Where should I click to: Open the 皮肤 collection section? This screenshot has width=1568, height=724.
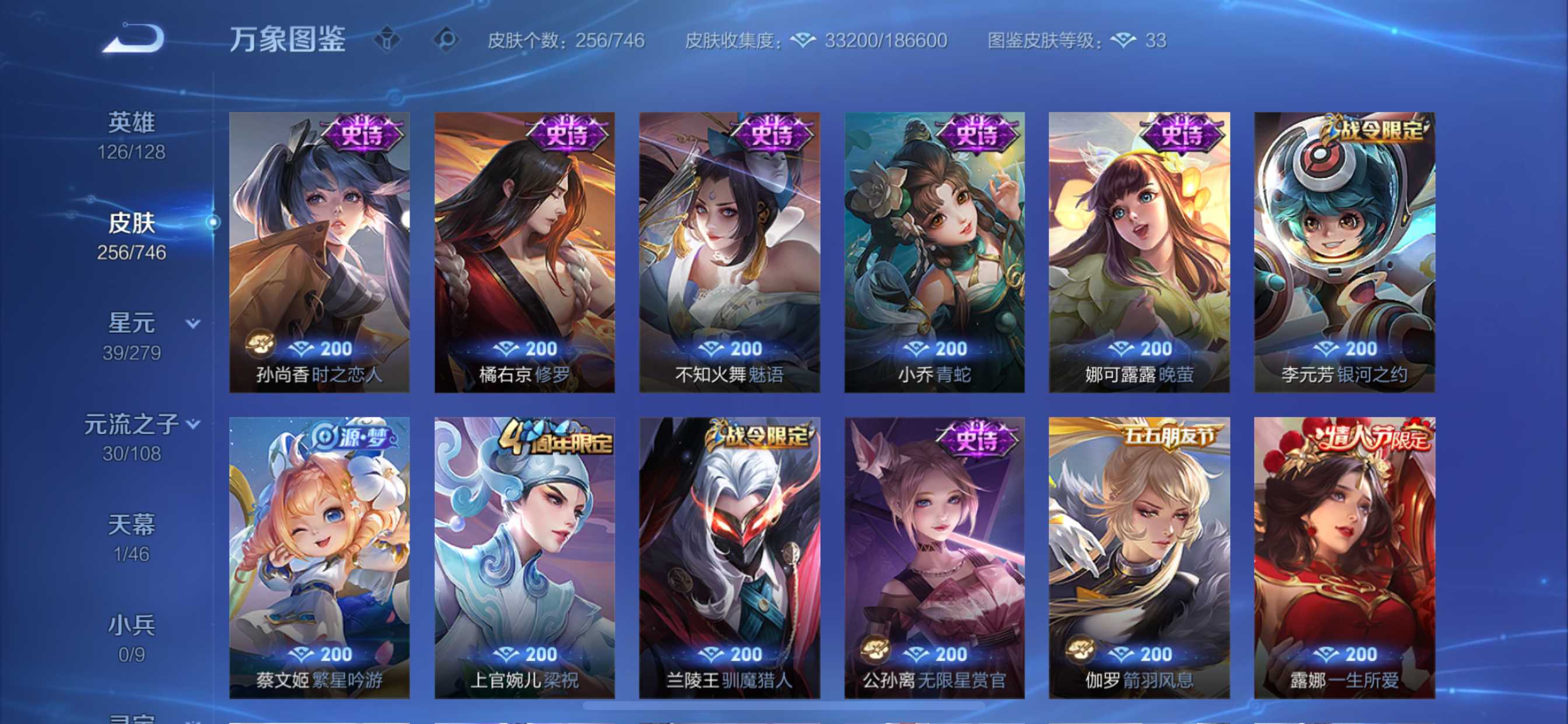(x=132, y=223)
